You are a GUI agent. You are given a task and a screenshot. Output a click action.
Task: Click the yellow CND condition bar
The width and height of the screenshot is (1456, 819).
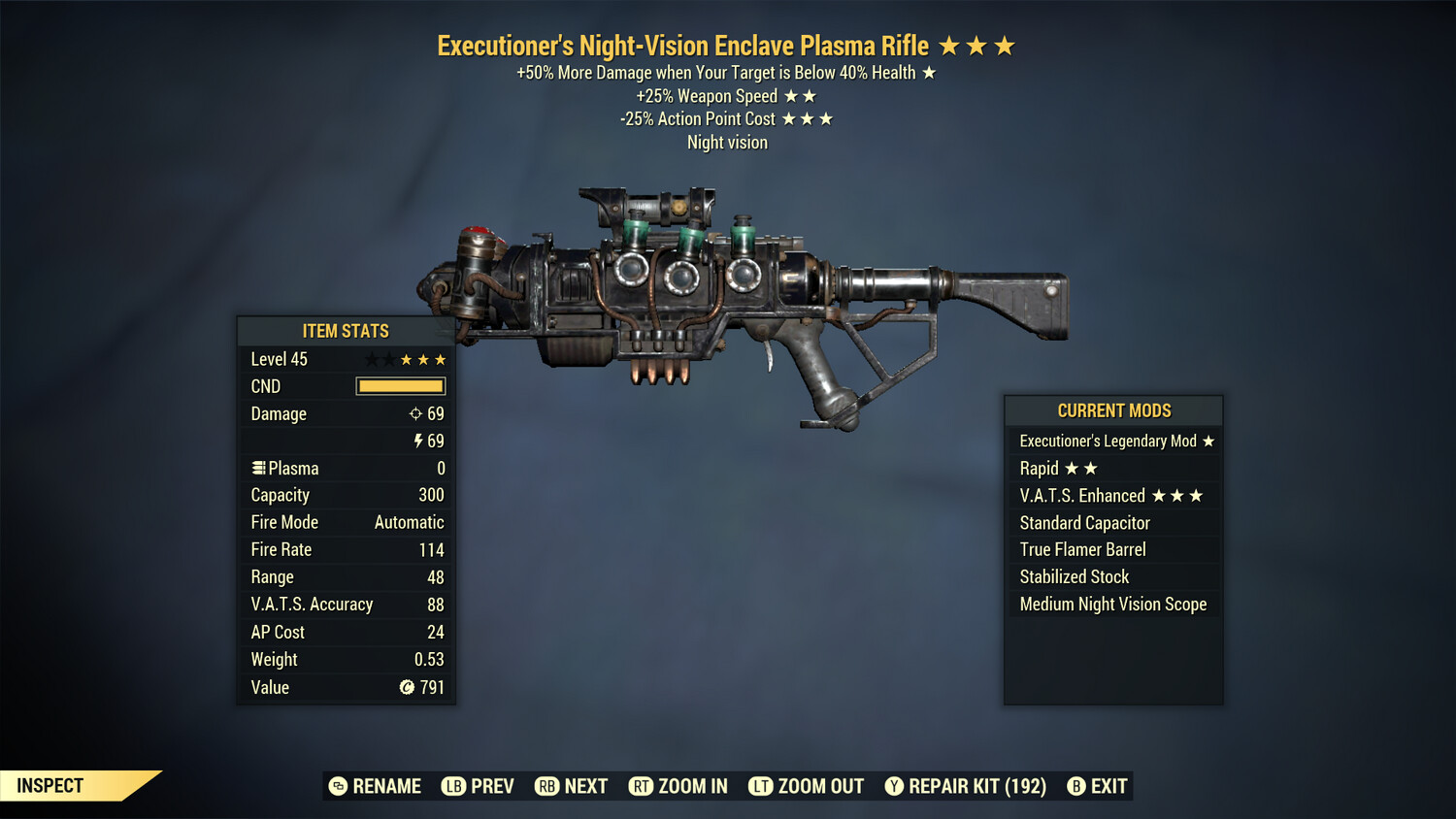(x=401, y=385)
